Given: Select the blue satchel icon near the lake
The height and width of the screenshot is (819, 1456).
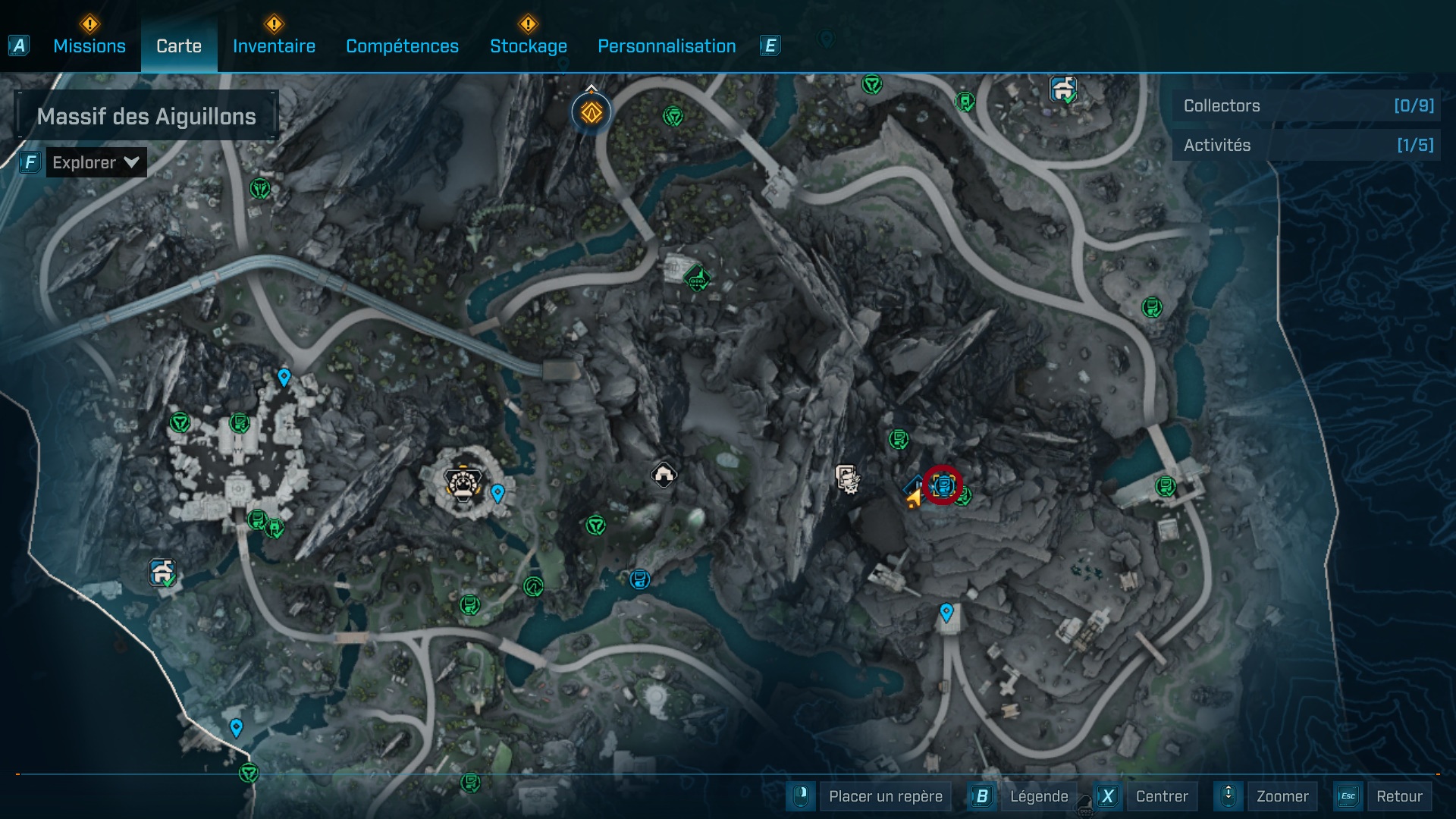Looking at the screenshot, I should pos(639,579).
